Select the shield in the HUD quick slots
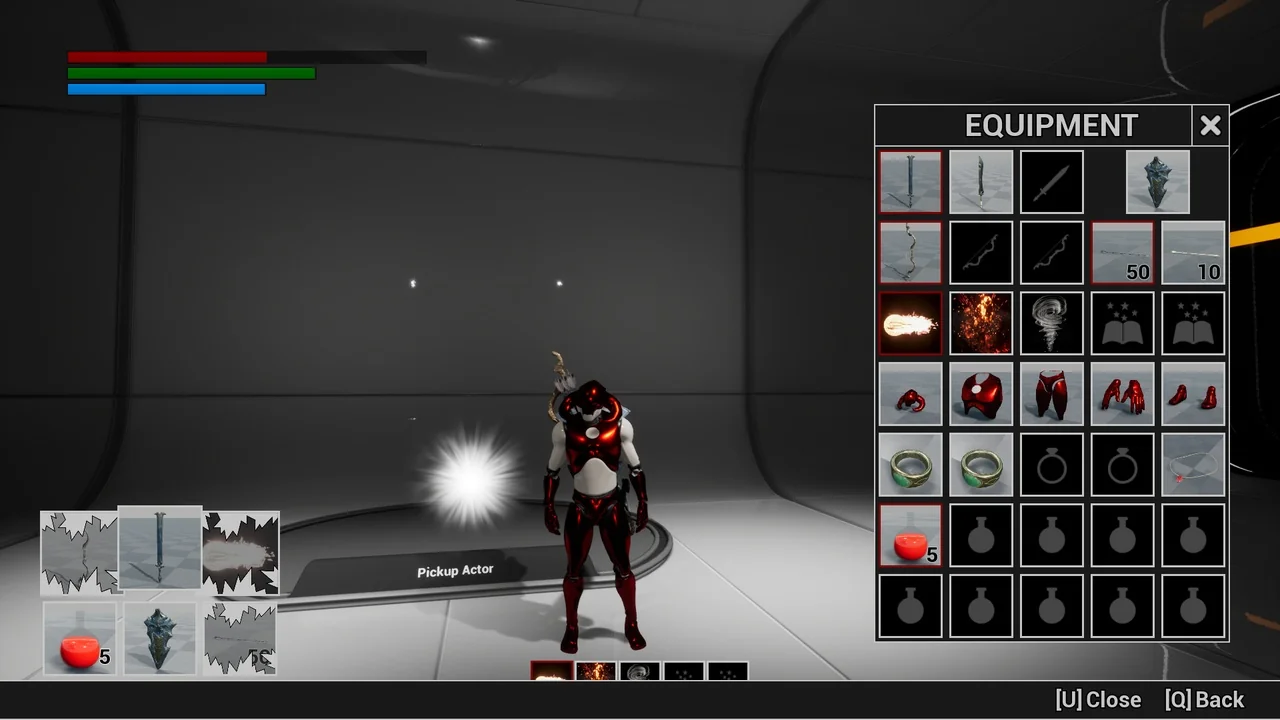Viewport: 1280px width, 720px height. (x=160, y=639)
